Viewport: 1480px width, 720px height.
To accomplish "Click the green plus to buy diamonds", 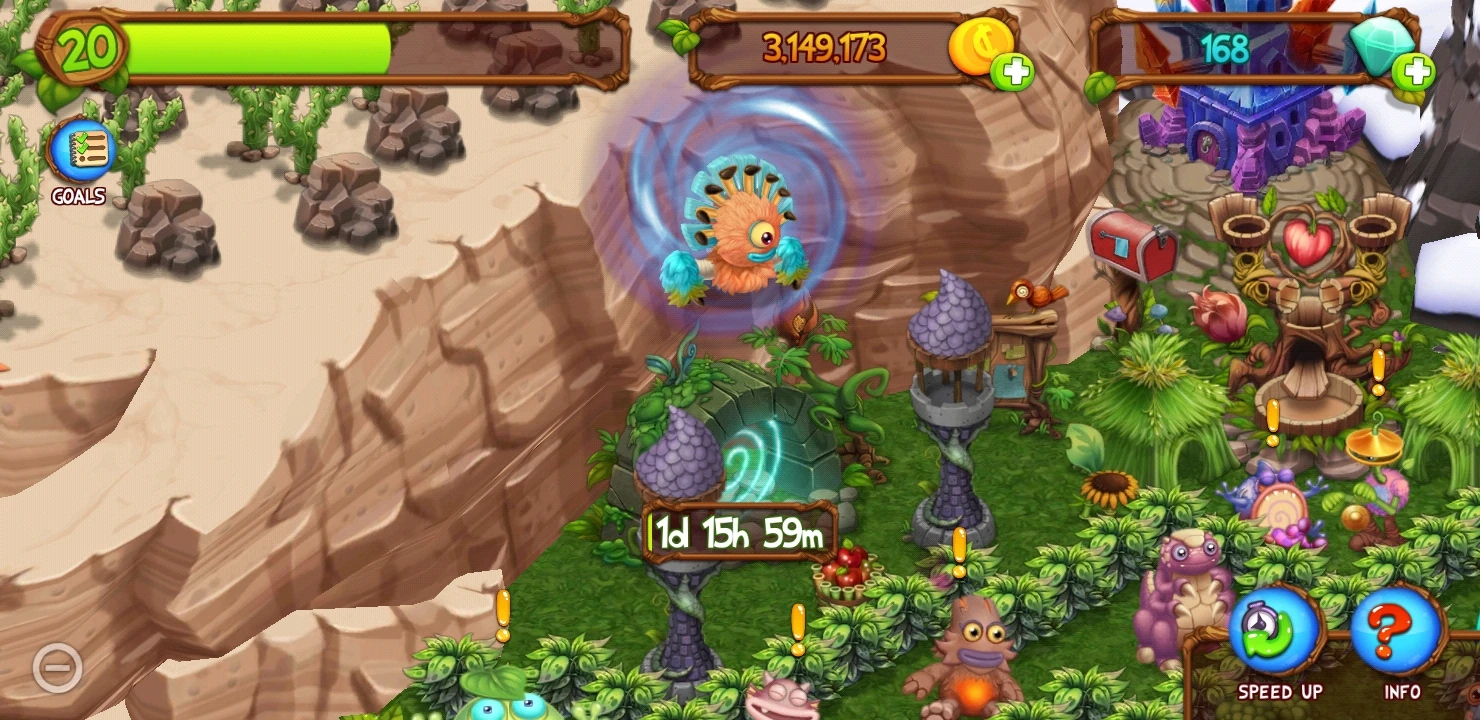I will tap(1416, 72).
